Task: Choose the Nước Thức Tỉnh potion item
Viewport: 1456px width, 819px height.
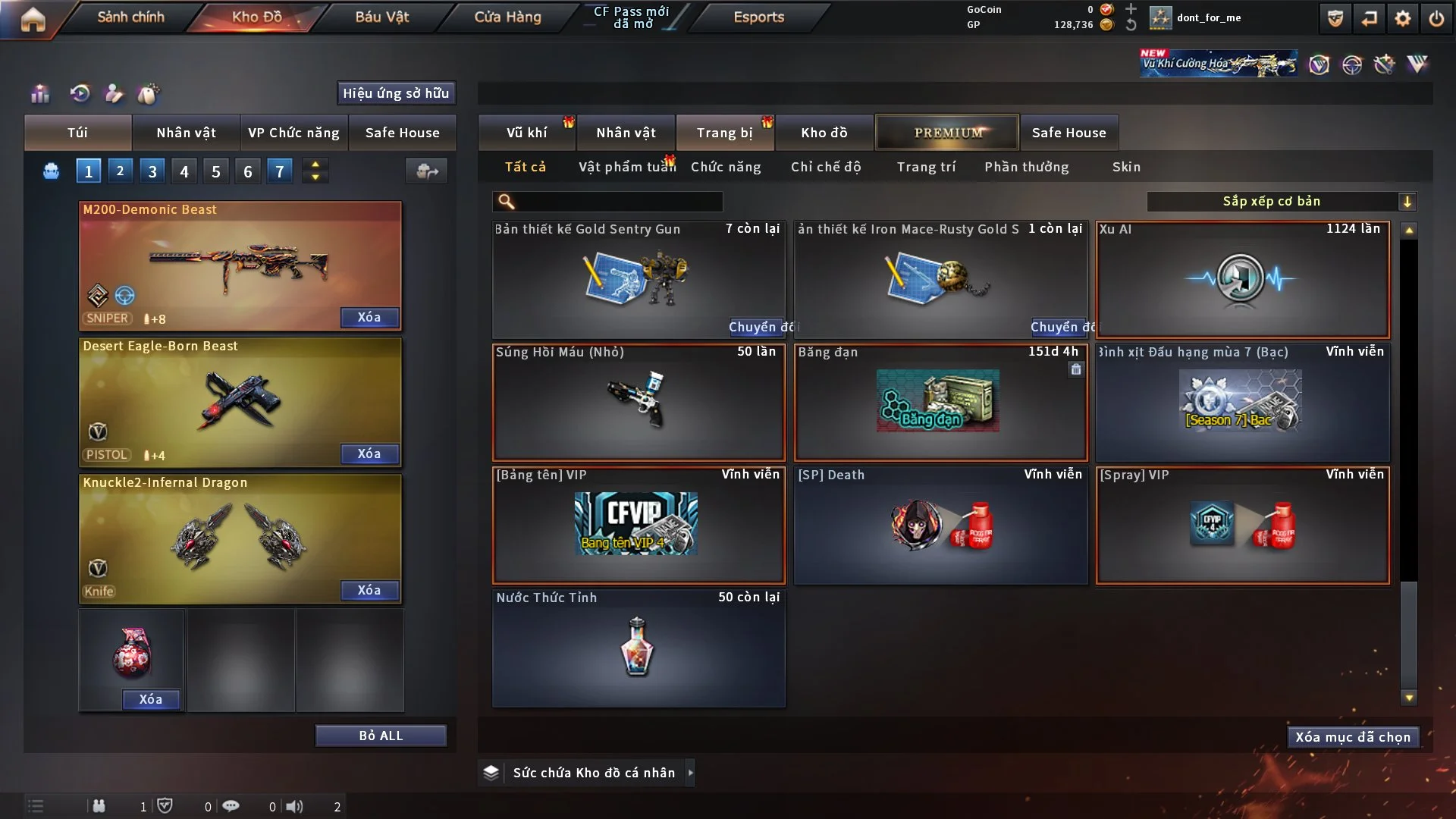Action: tap(638, 648)
